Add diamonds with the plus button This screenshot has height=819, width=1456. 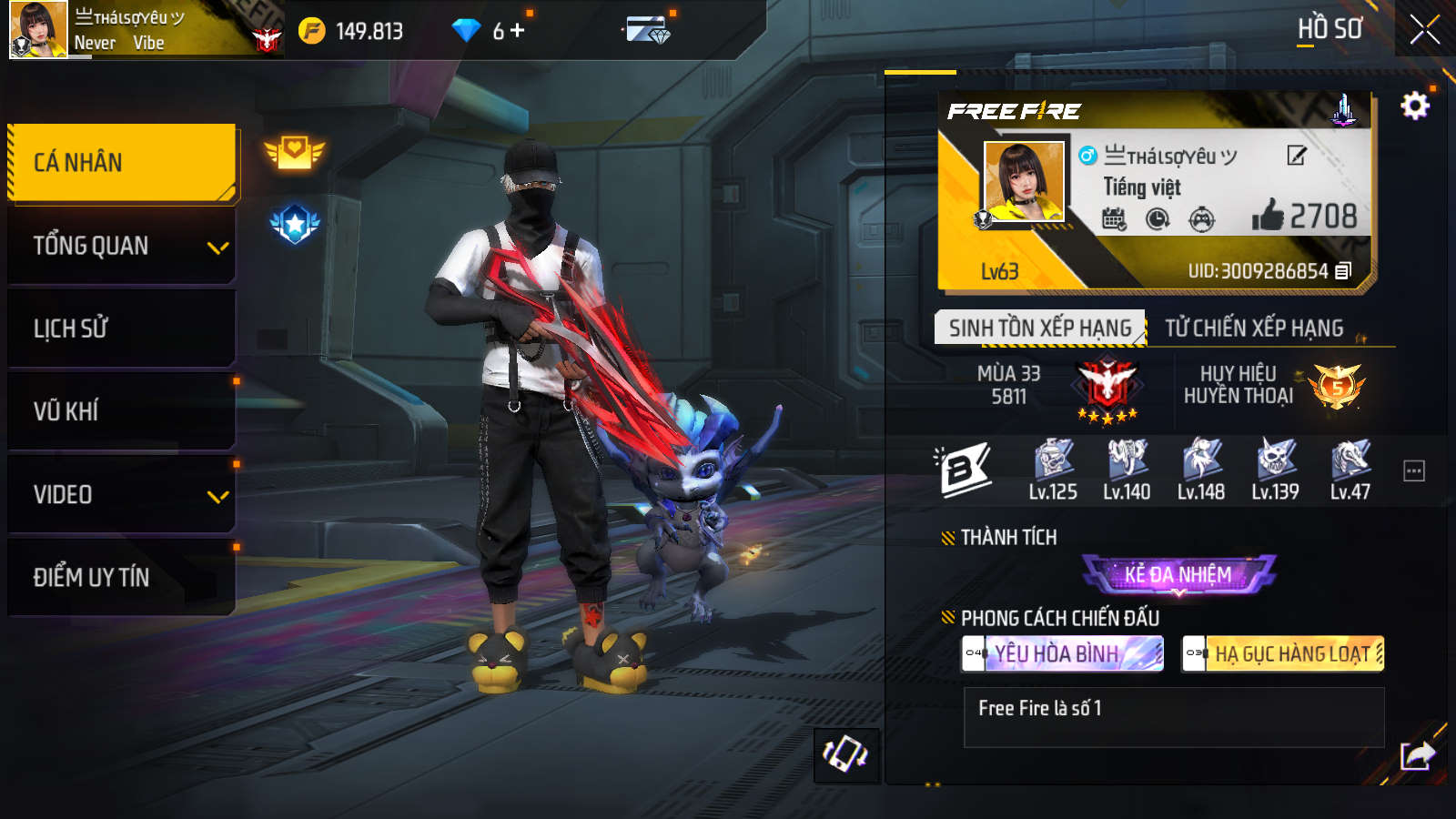pyautogui.click(x=518, y=31)
